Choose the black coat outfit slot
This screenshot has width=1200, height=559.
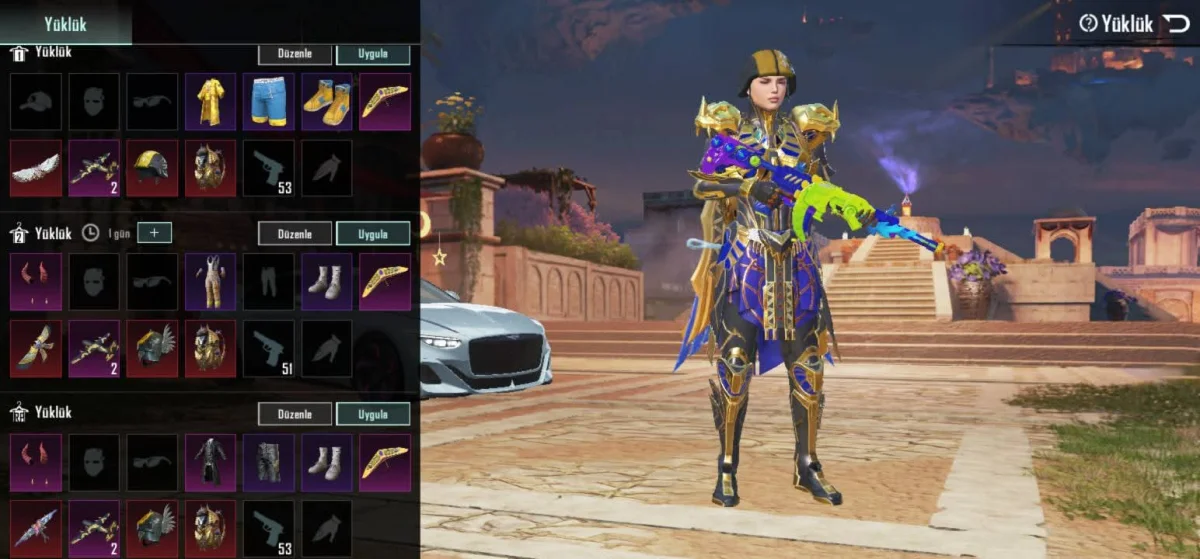click(x=210, y=462)
